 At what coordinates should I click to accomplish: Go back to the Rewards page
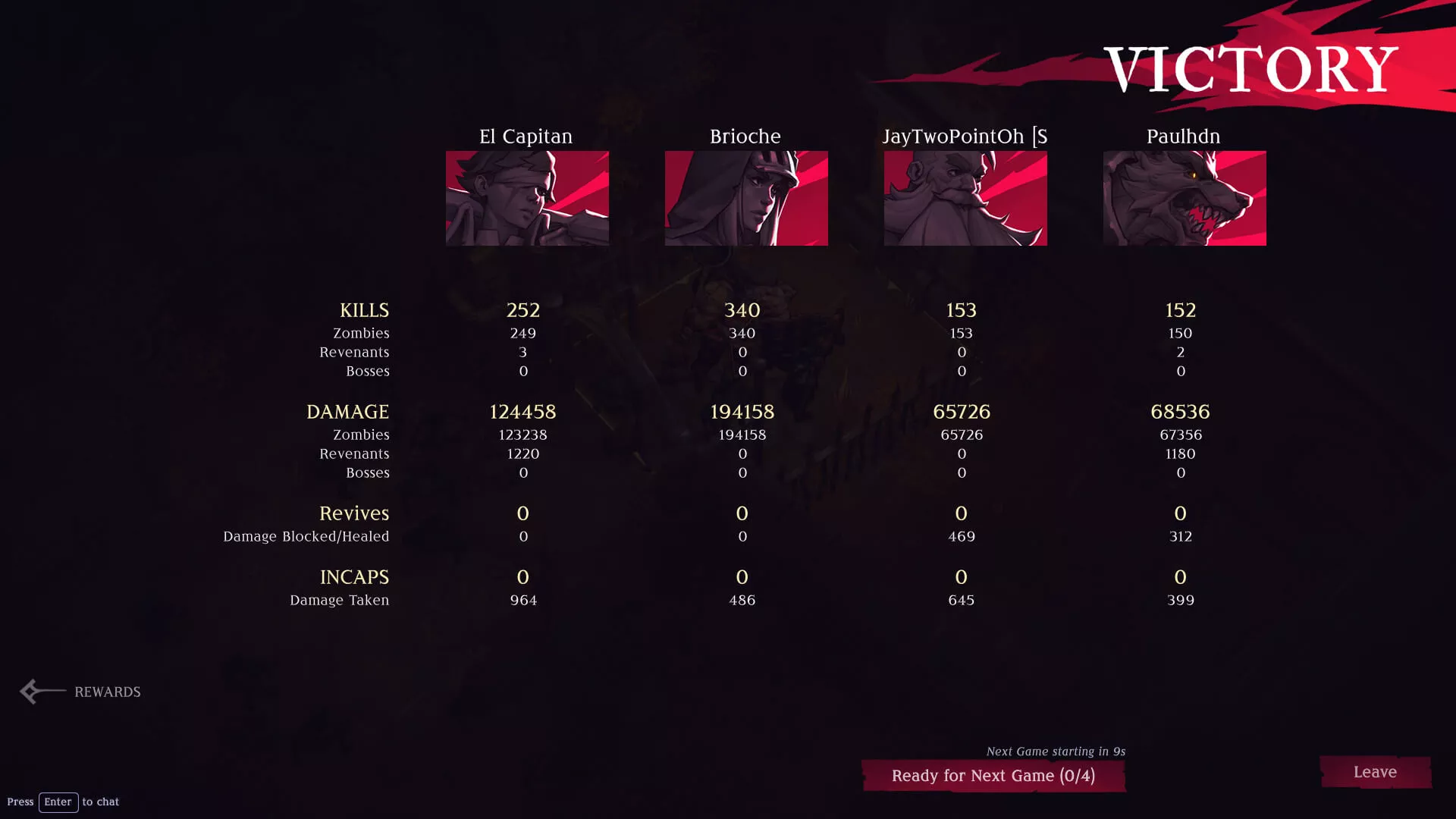pyautogui.click(x=82, y=692)
